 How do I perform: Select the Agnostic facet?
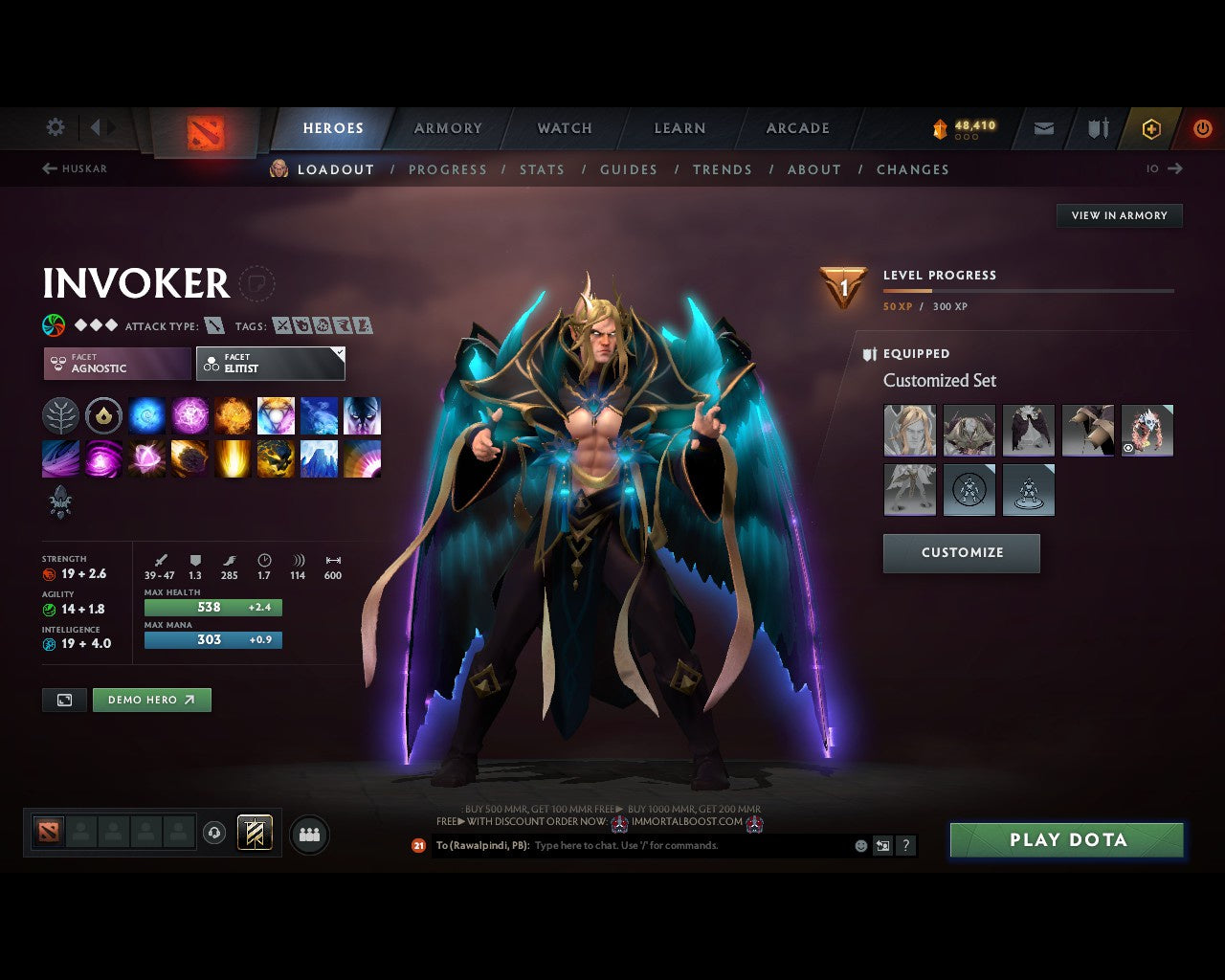[x=115, y=364]
